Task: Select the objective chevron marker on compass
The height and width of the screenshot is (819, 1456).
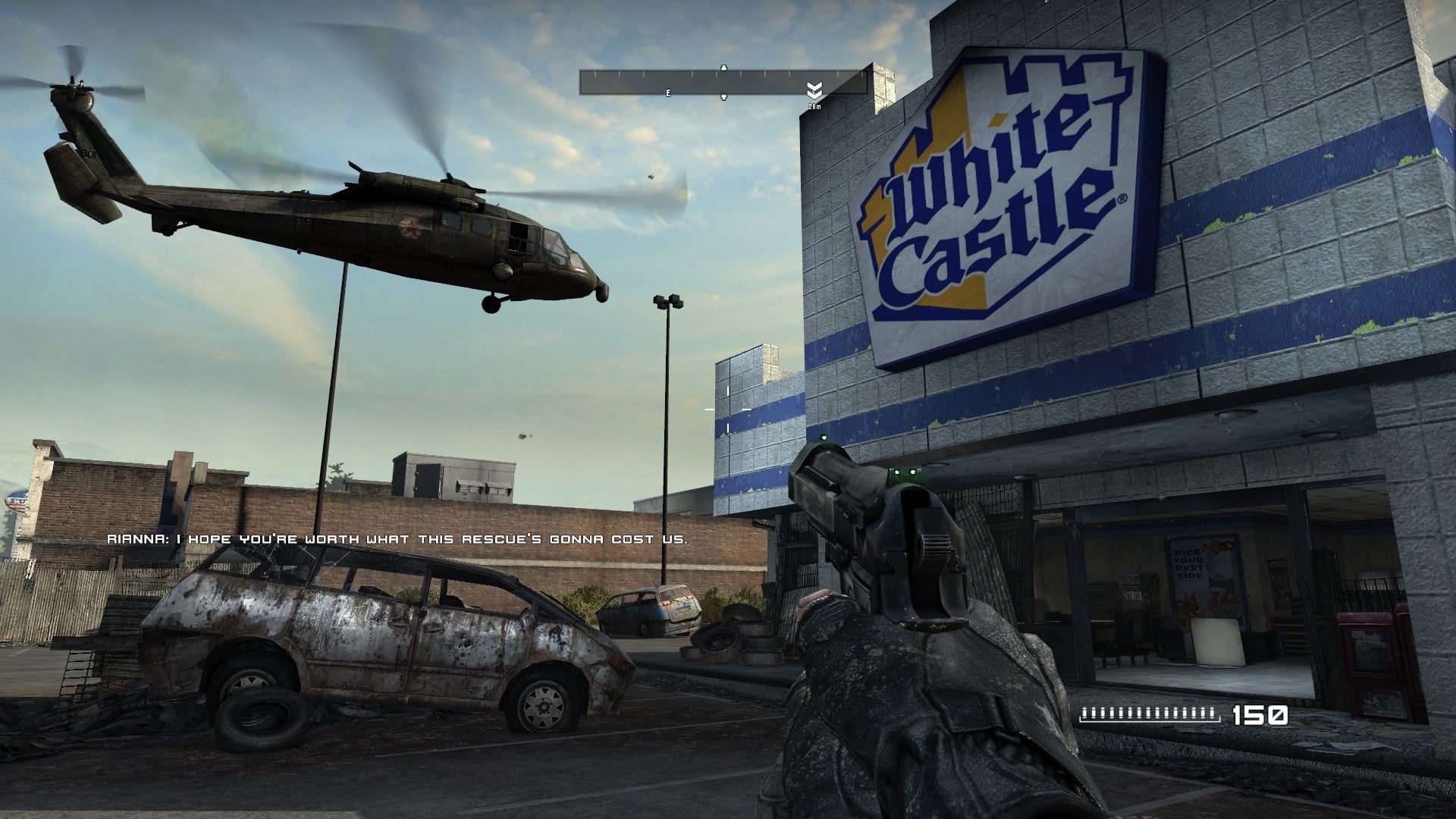Action: pyautogui.click(x=814, y=91)
